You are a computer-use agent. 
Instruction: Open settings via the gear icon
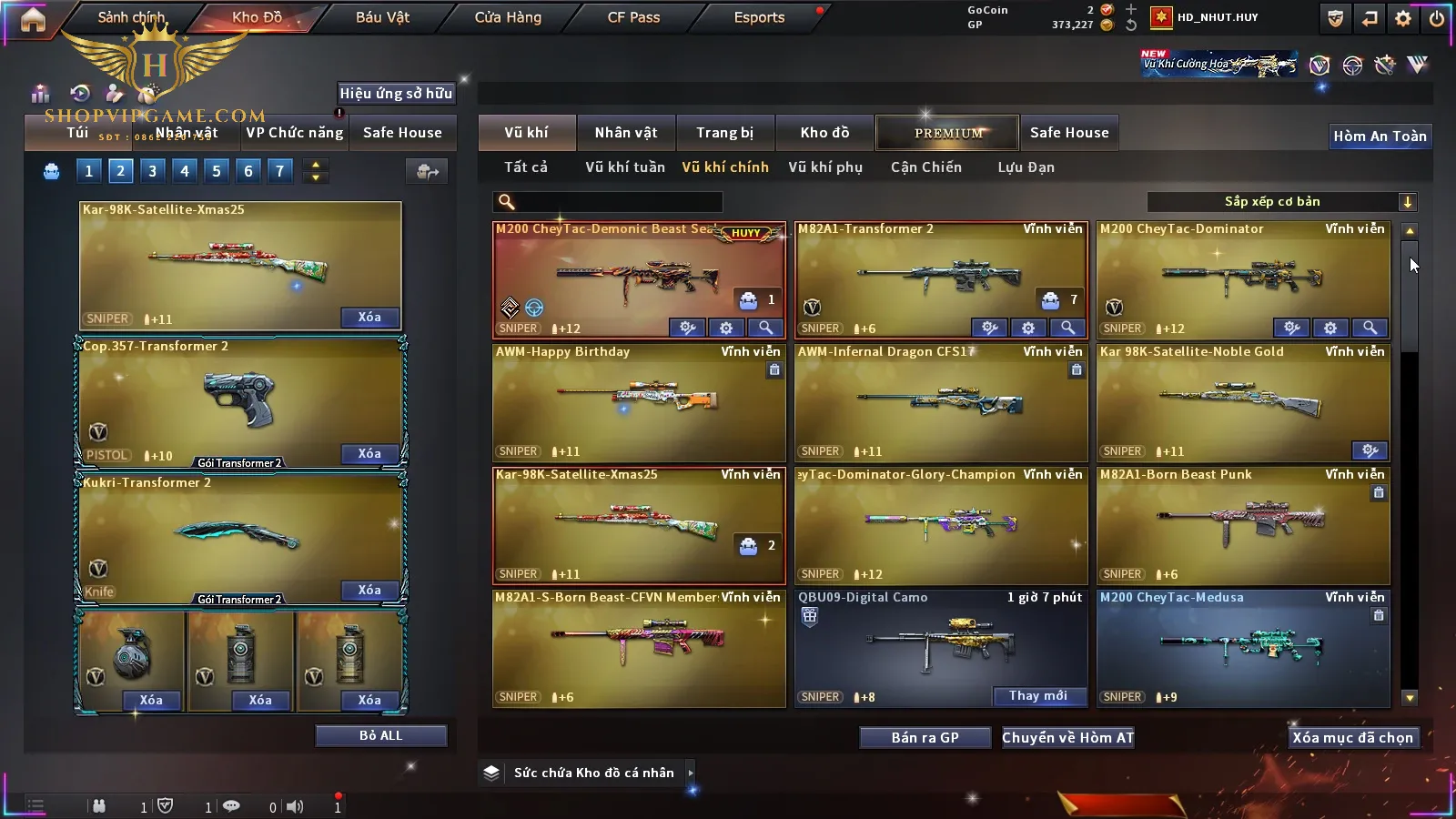(1403, 18)
